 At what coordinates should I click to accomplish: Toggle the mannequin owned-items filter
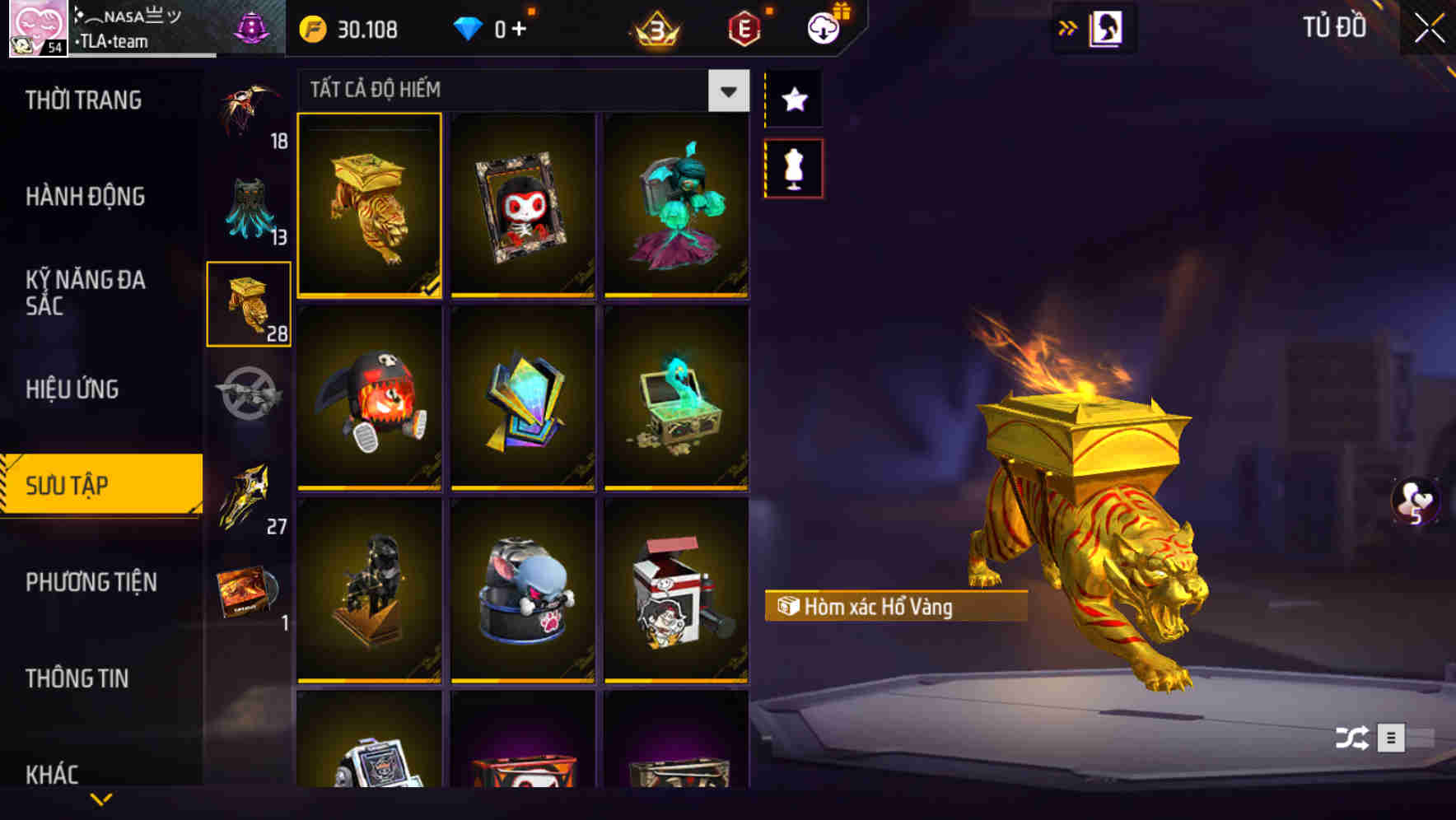coord(793,167)
